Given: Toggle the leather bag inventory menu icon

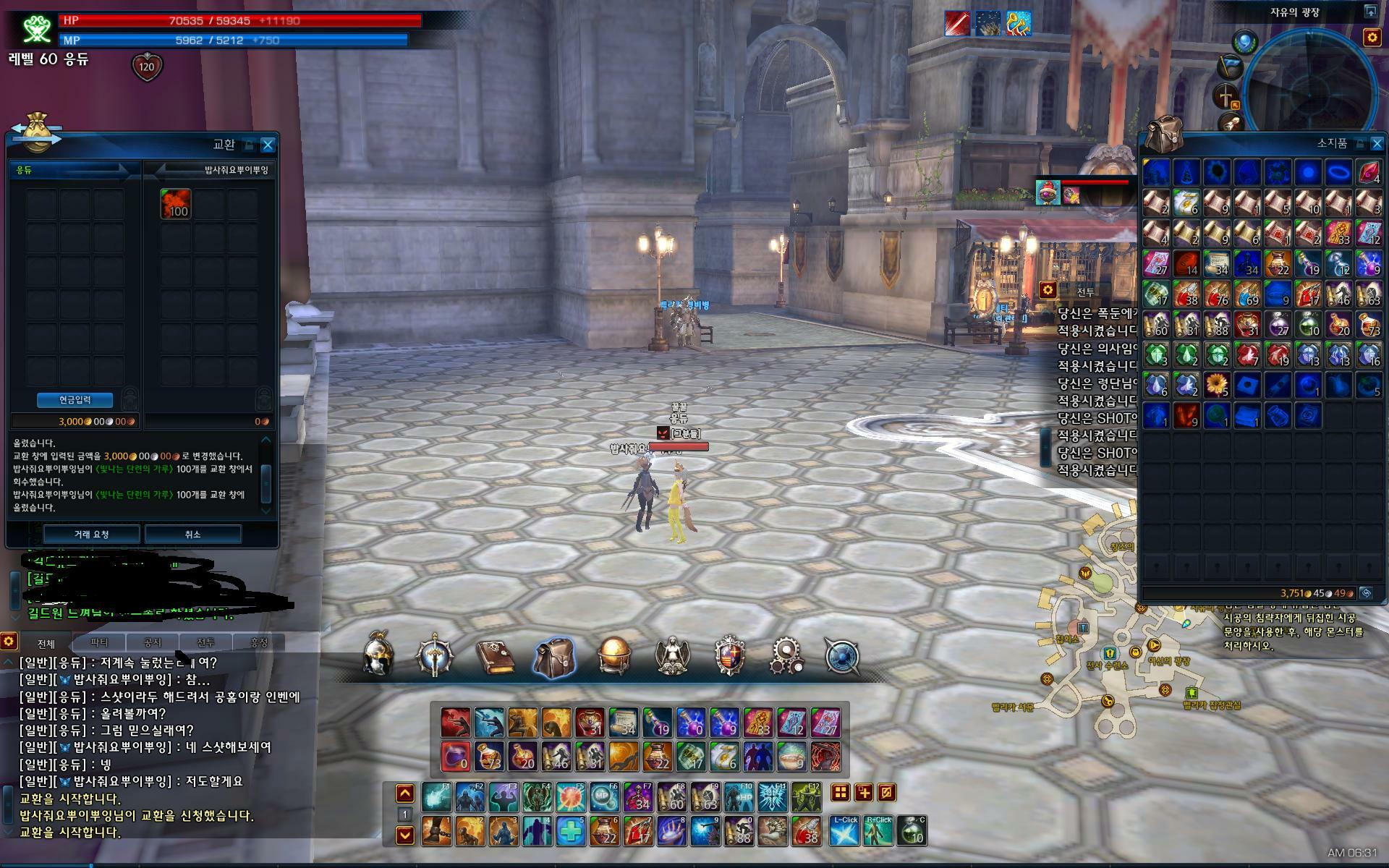Looking at the screenshot, I should tap(554, 657).
